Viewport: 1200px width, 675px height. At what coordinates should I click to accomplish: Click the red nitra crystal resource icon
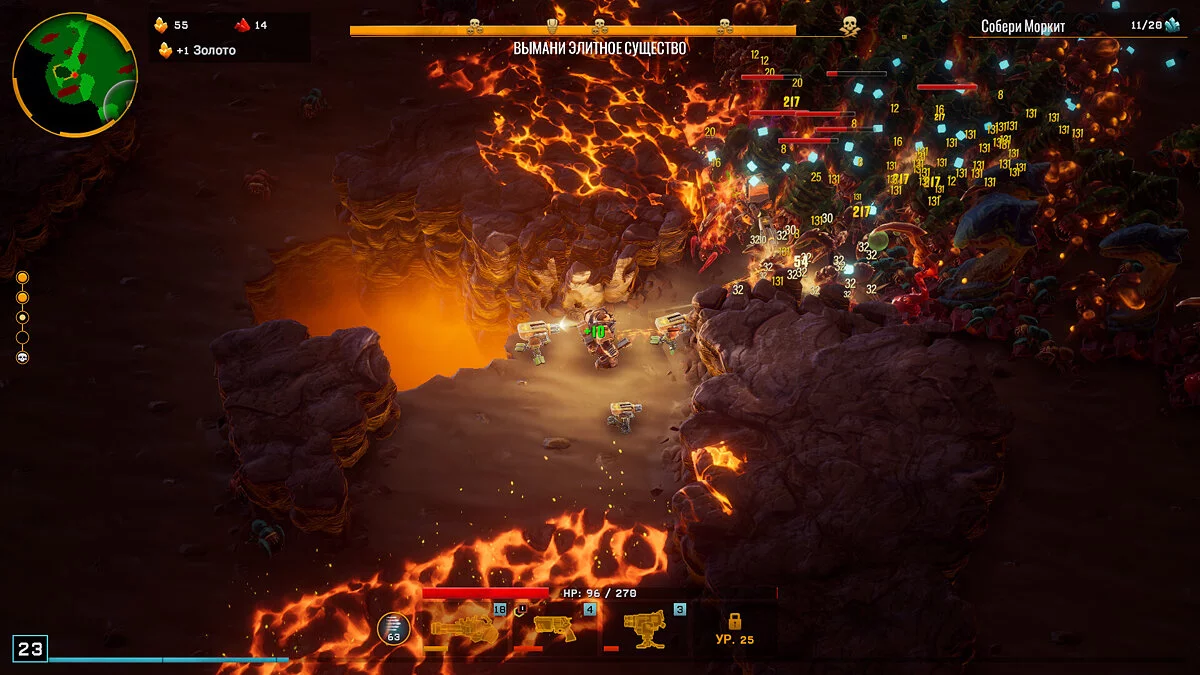(241, 25)
